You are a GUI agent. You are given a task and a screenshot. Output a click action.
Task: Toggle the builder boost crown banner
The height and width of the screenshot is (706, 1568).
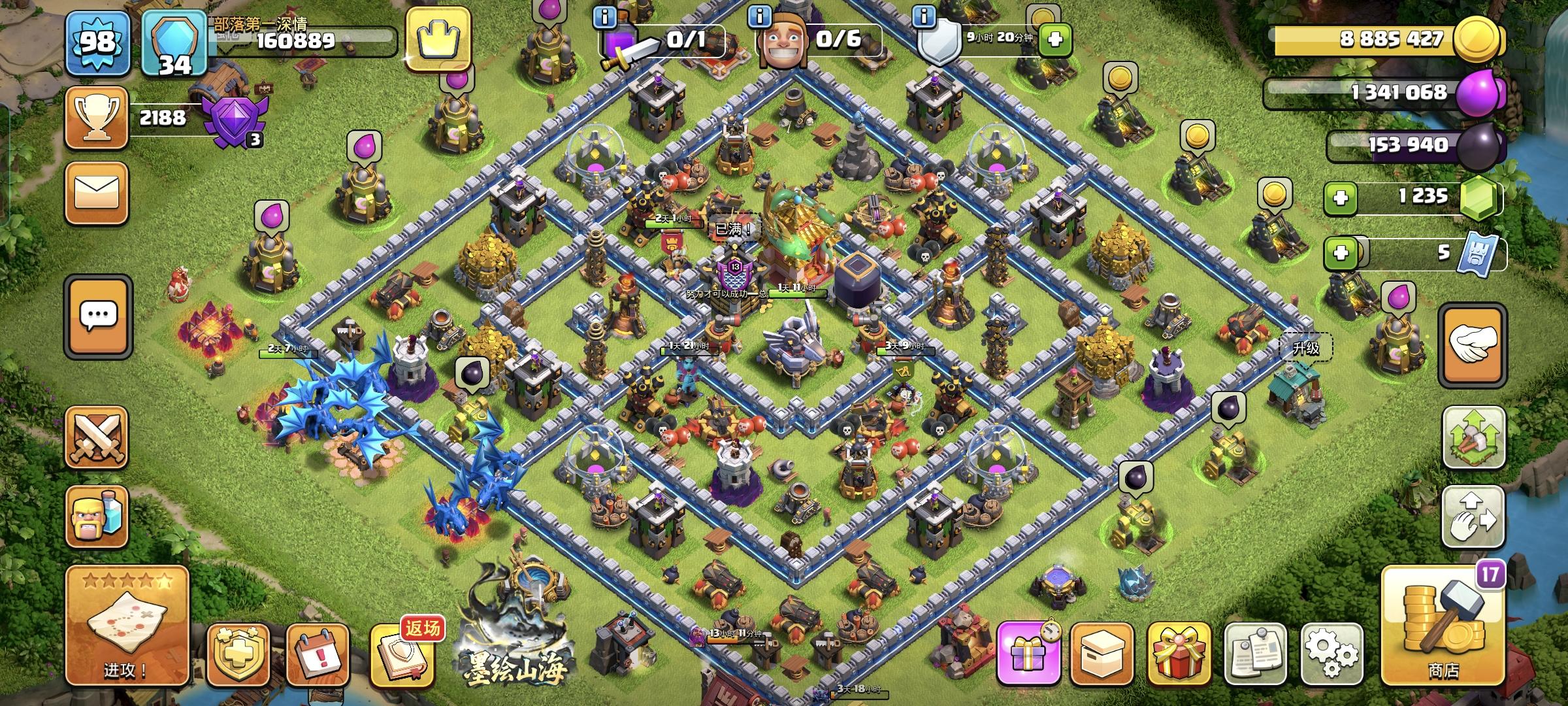[x=439, y=39]
